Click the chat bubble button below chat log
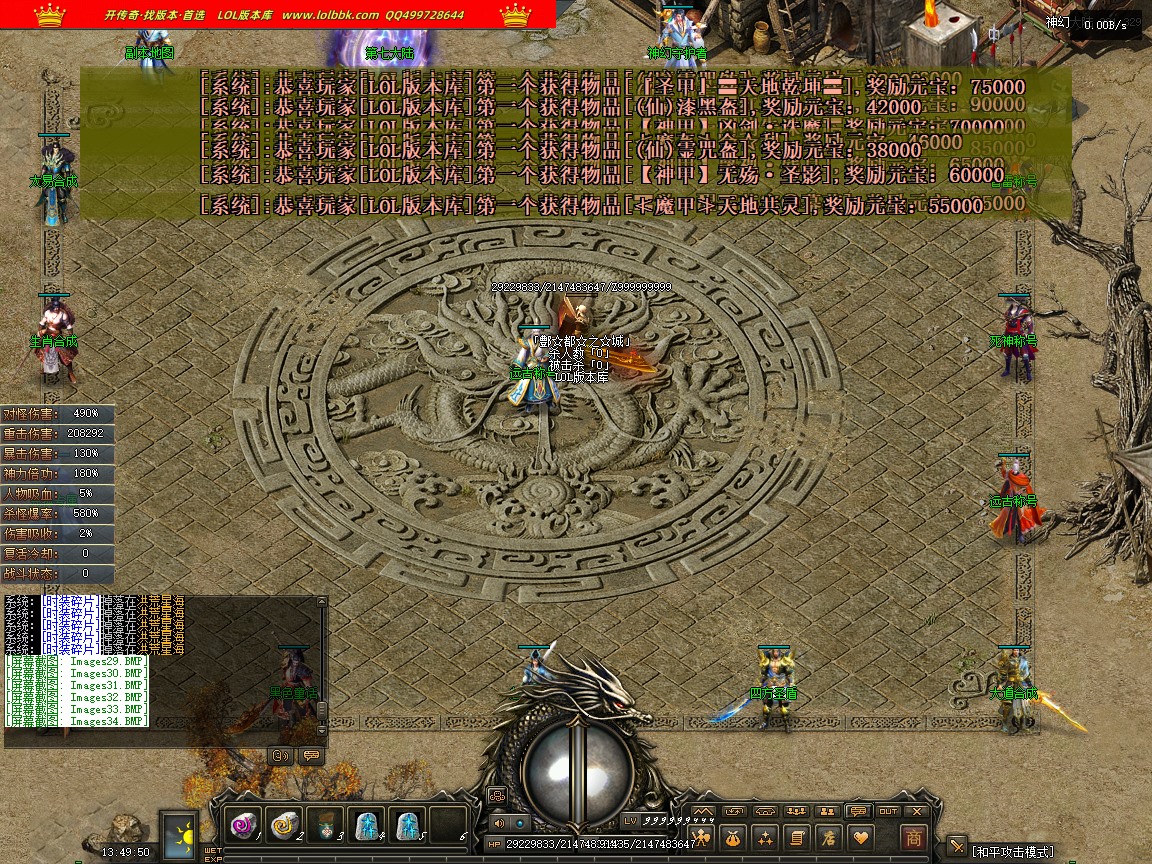This screenshot has width=1152, height=864. [310, 755]
